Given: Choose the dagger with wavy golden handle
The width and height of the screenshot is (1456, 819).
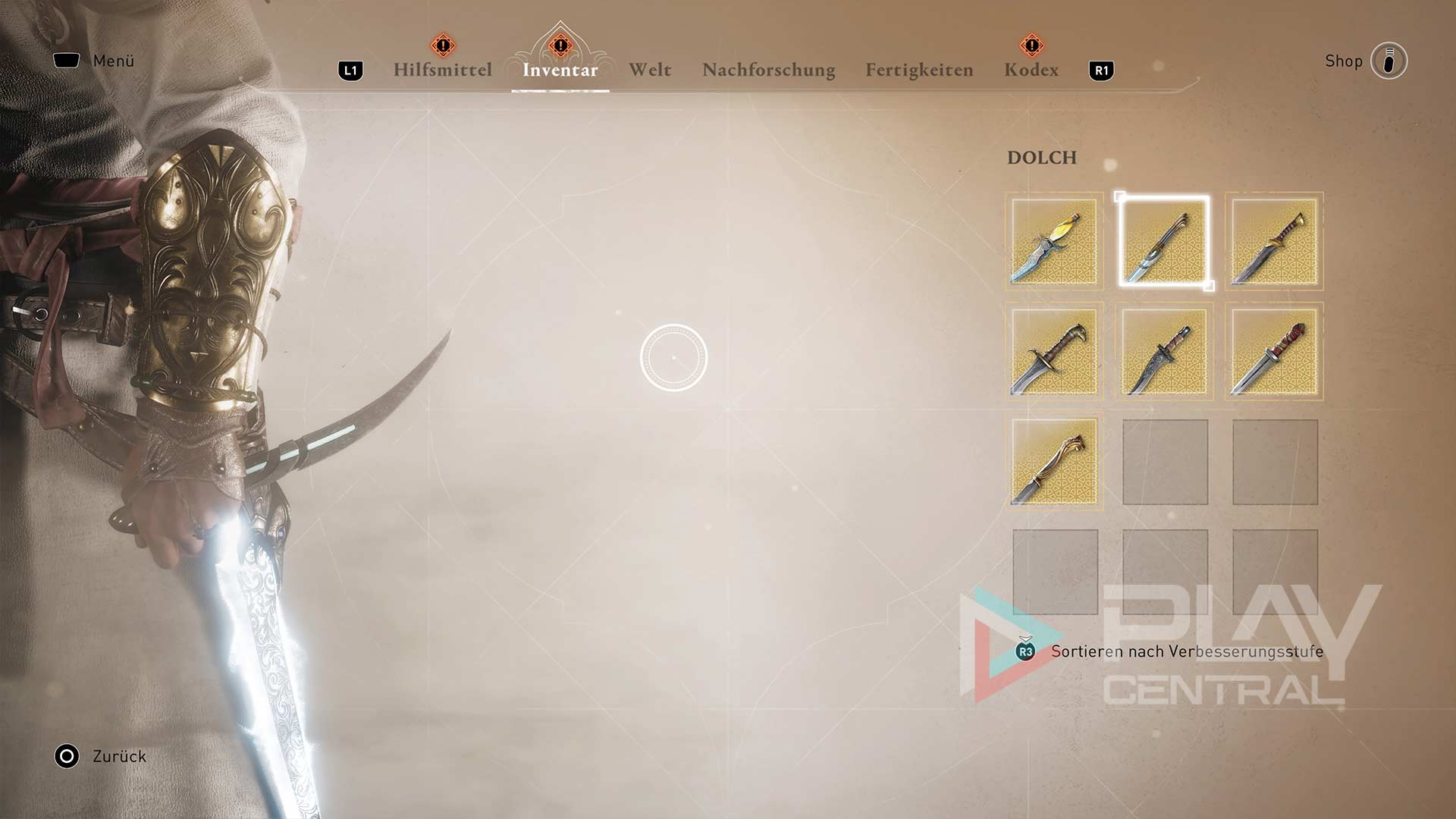Looking at the screenshot, I should [x=1054, y=462].
